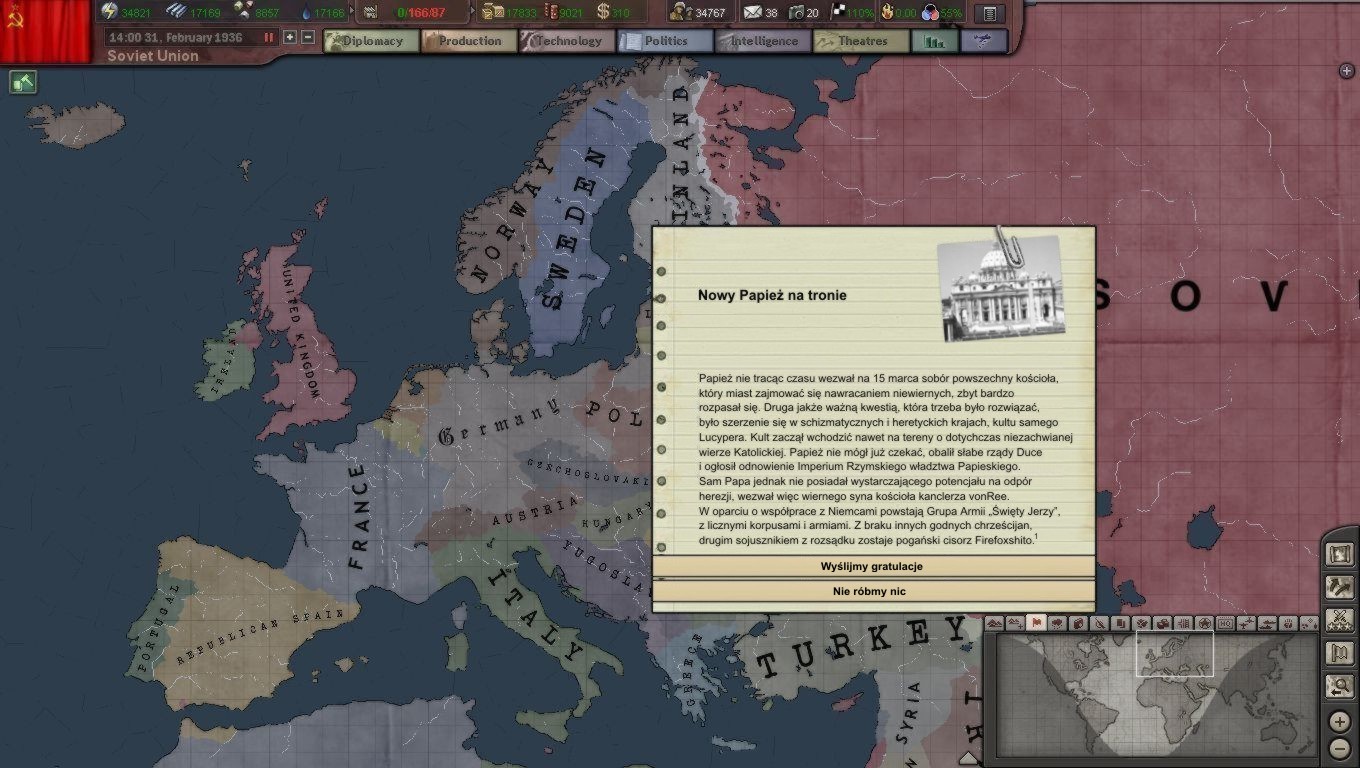Viewport: 1360px width, 768px height.
Task: Click the Soviet Union flag
Action: 45,30
